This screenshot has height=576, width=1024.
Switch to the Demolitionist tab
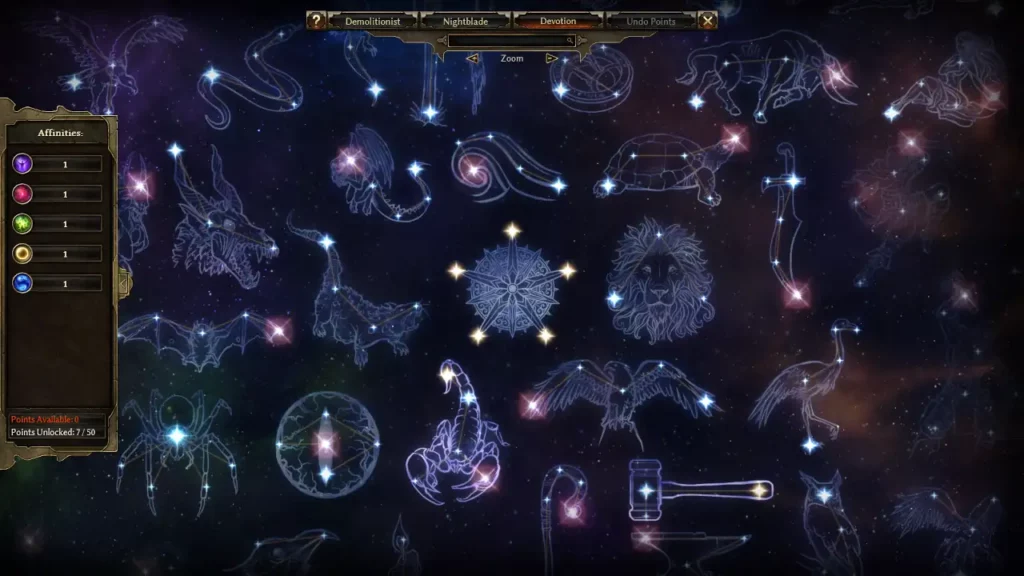(373, 21)
